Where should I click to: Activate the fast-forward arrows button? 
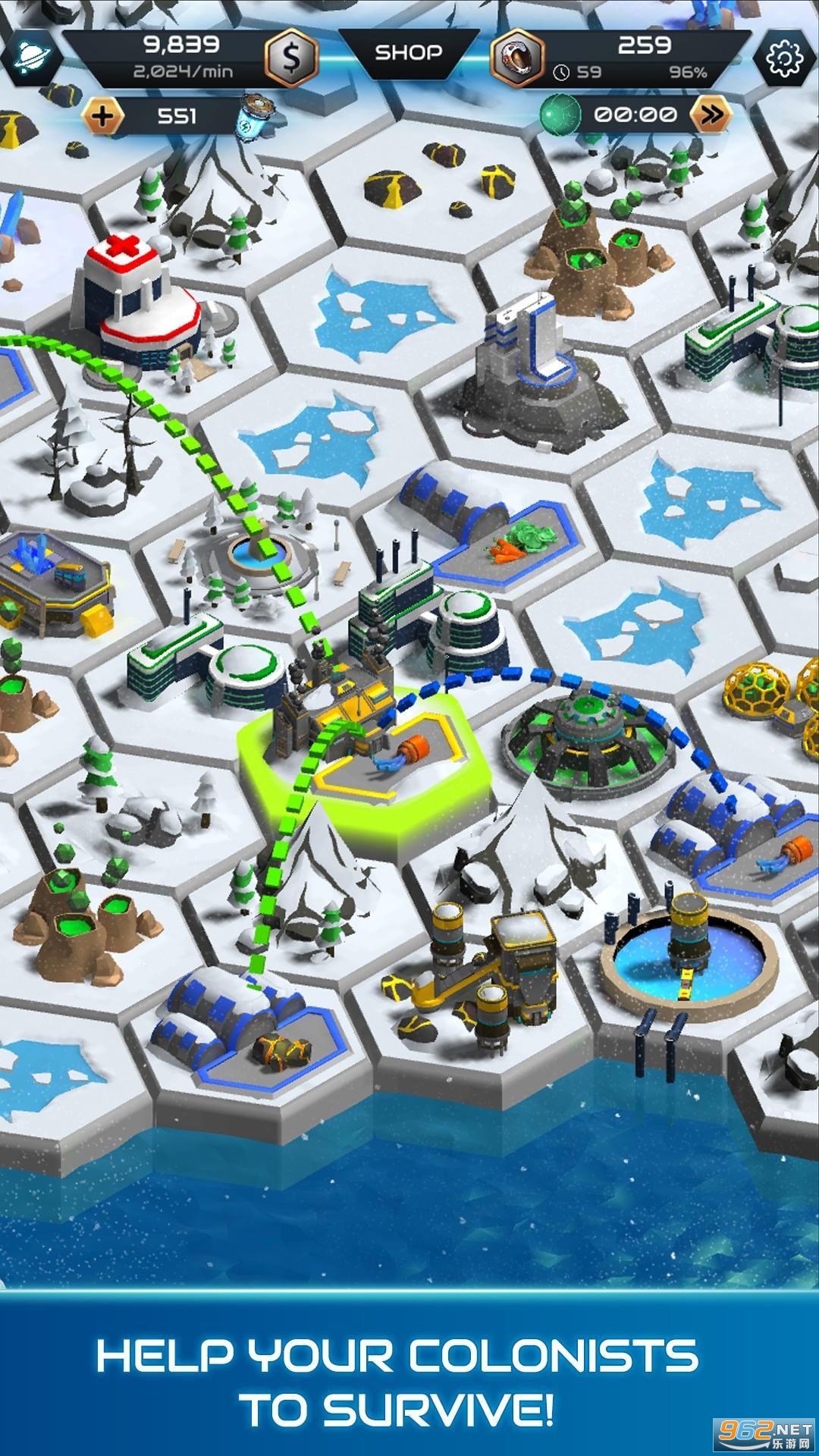(x=711, y=115)
